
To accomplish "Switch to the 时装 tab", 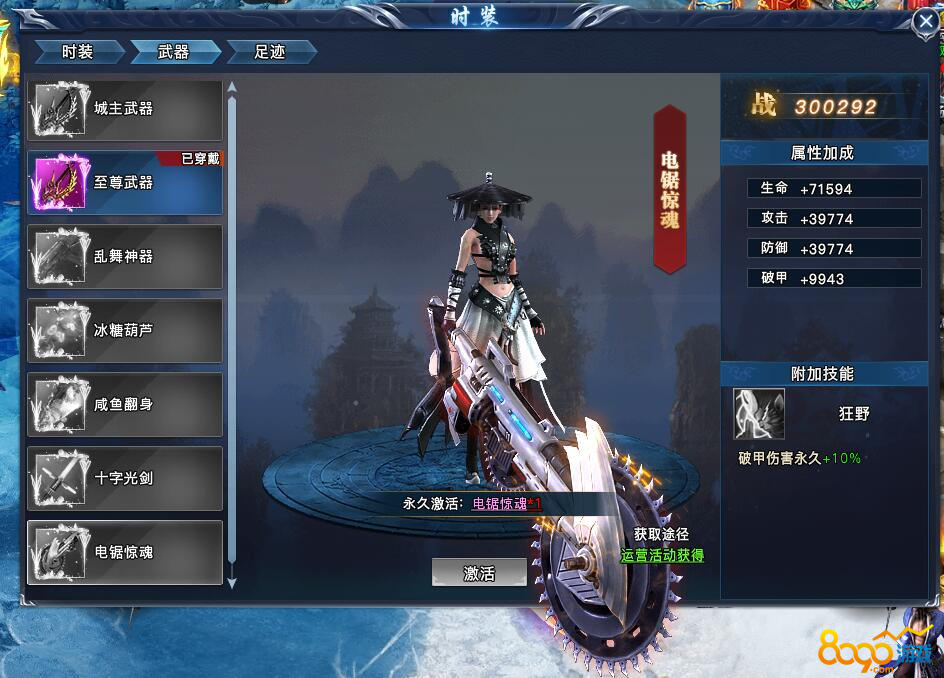I will 78,52.
